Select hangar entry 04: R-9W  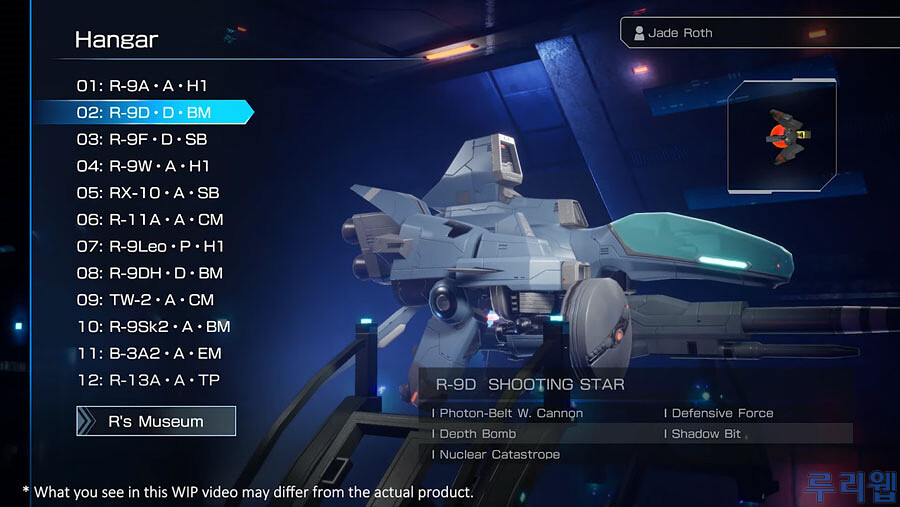[143, 166]
